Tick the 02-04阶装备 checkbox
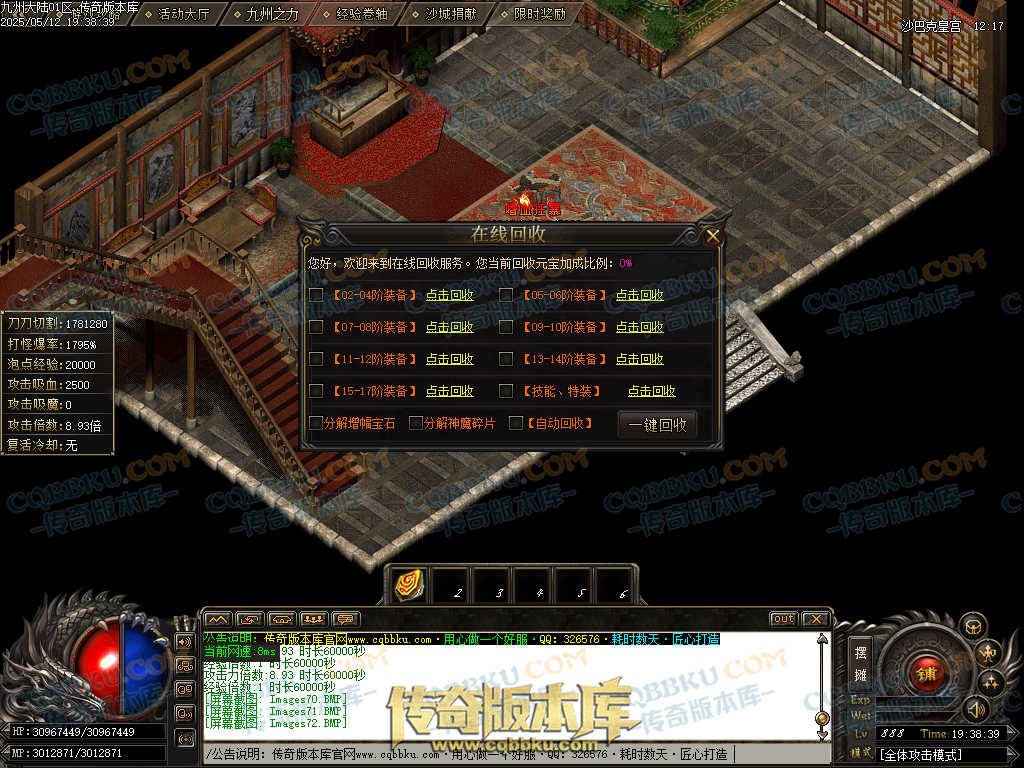Image resolution: width=1024 pixels, height=768 pixels. tap(316, 295)
